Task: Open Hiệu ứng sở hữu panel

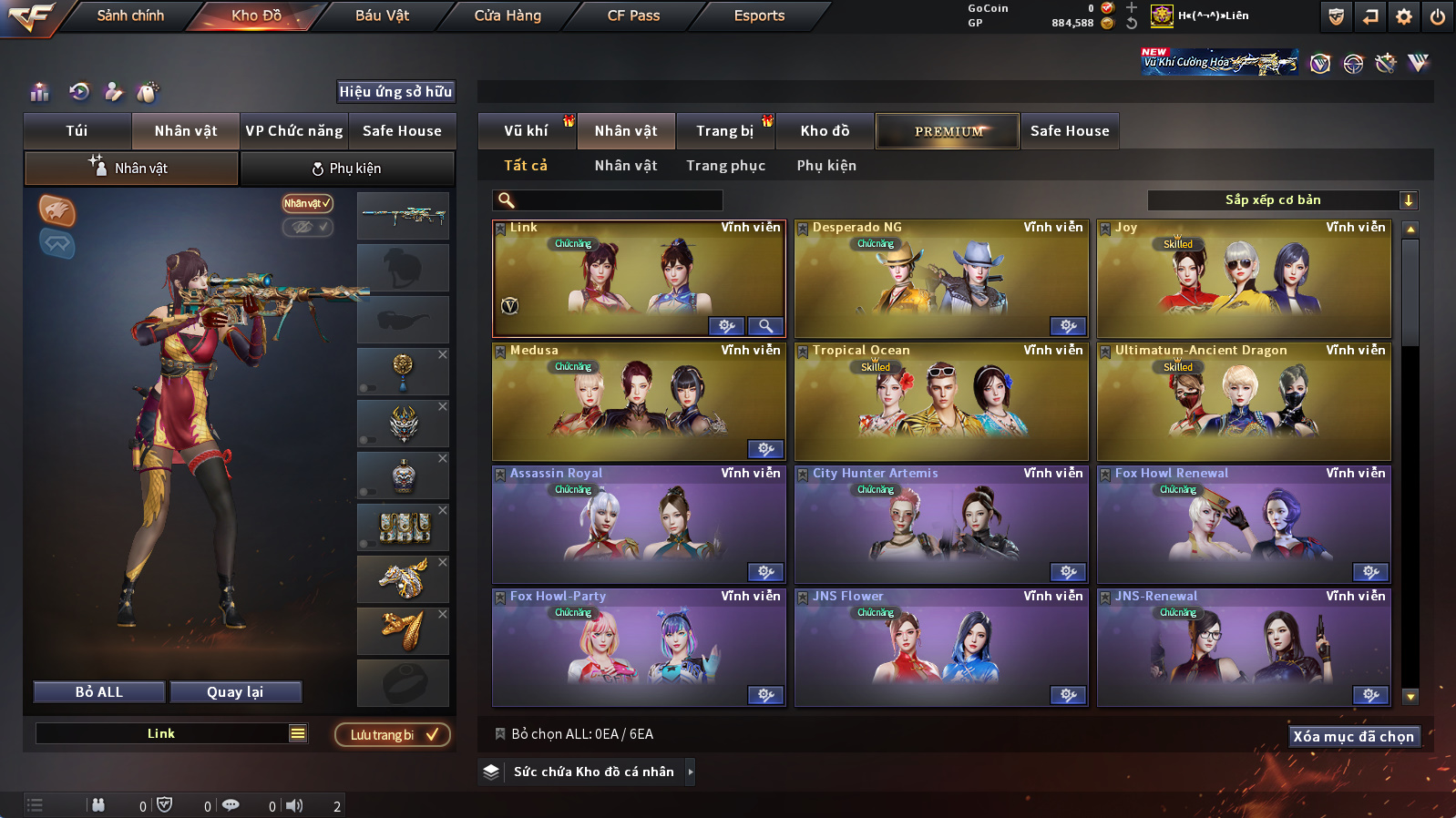Action: pyautogui.click(x=395, y=91)
